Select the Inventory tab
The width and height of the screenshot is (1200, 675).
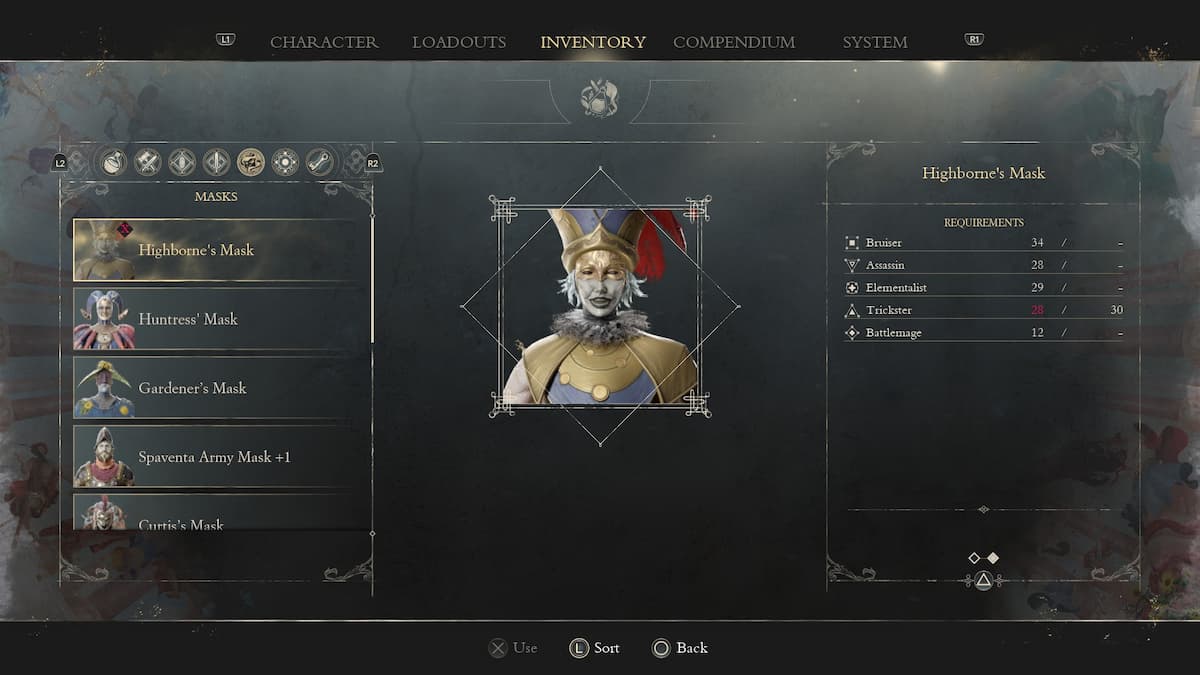pyautogui.click(x=593, y=42)
